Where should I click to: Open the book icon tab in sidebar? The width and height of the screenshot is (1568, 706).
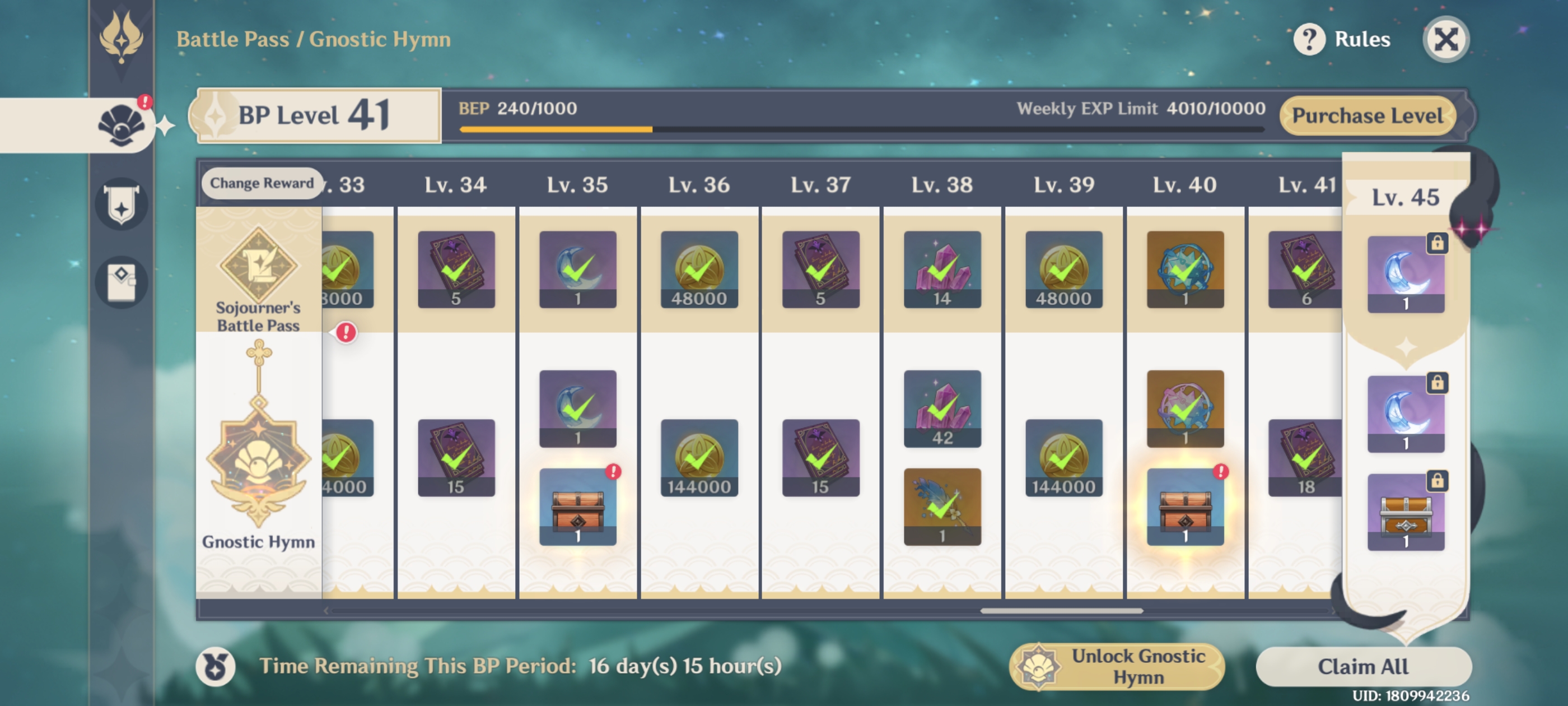tap(121, 282)
